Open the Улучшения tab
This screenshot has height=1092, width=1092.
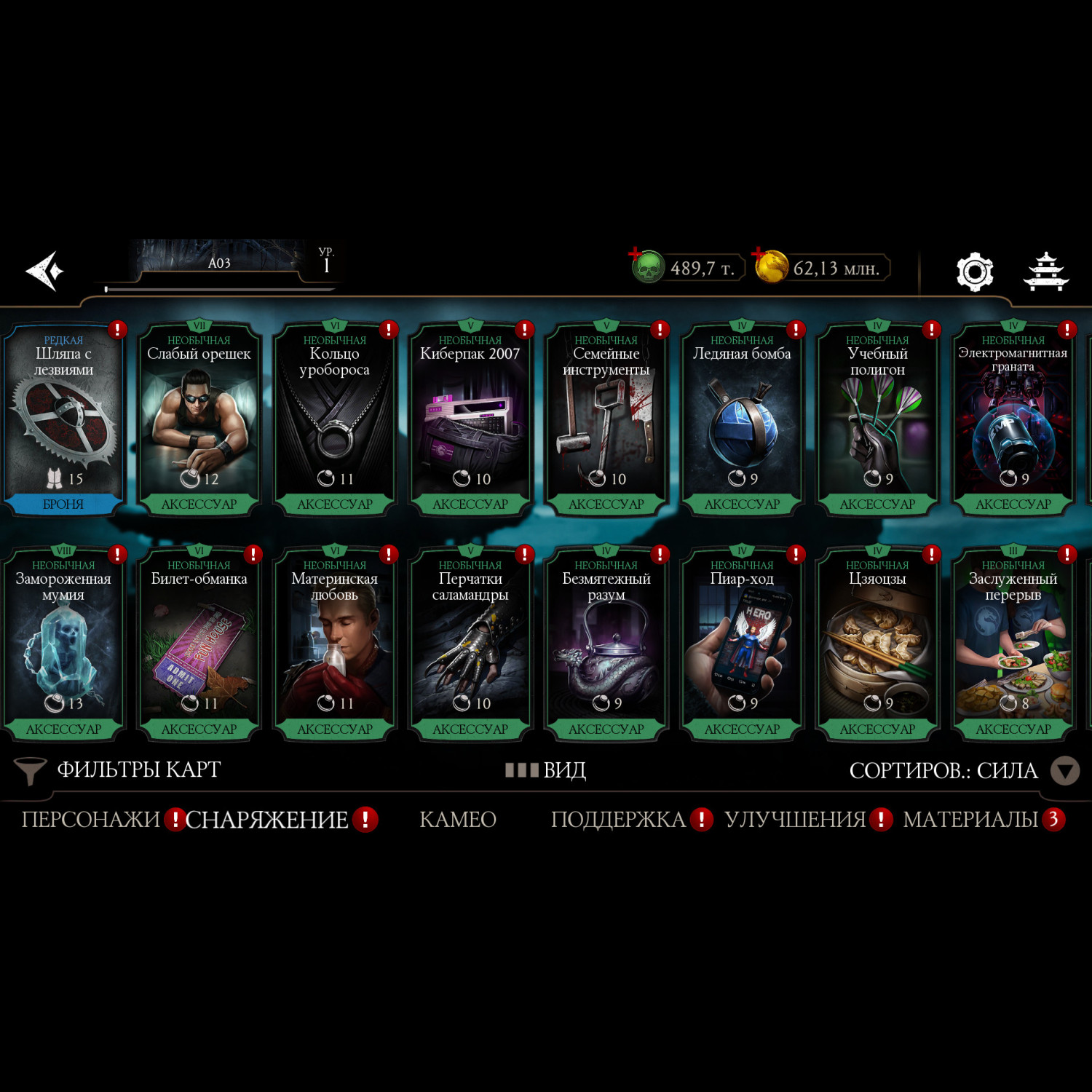(x=795, y=820)
